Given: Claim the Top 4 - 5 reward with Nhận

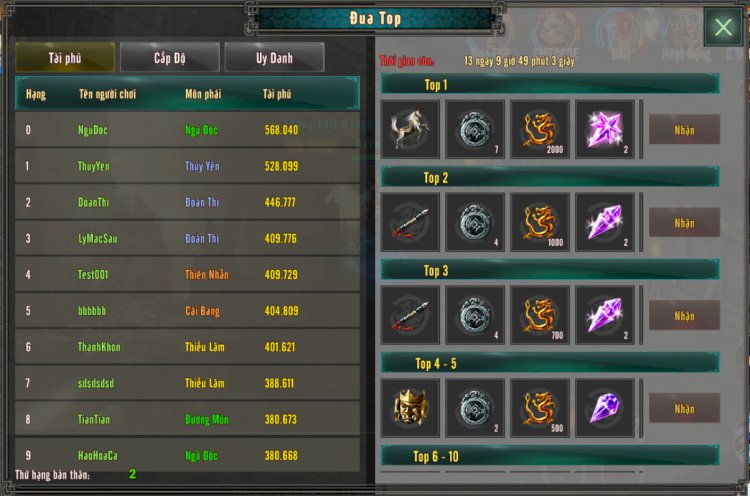Looking at the screenshot, I should tap(684, 408).
